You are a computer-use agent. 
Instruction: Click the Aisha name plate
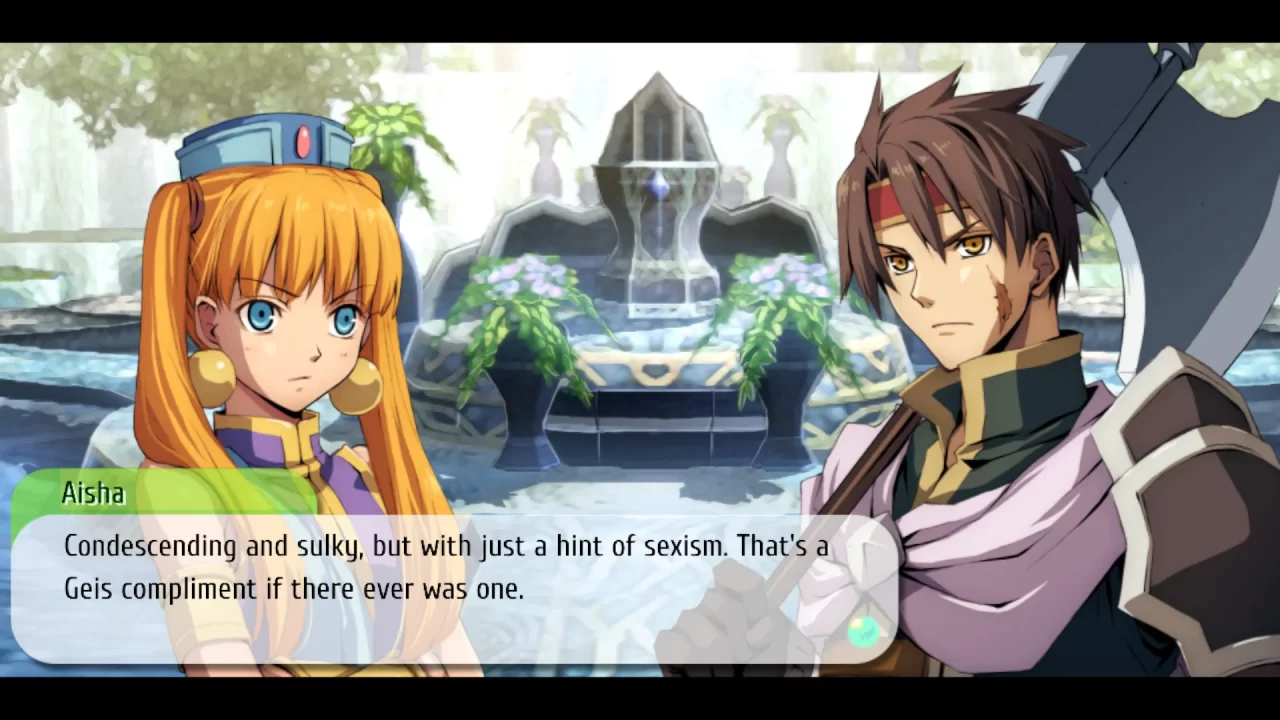[93, 493]
